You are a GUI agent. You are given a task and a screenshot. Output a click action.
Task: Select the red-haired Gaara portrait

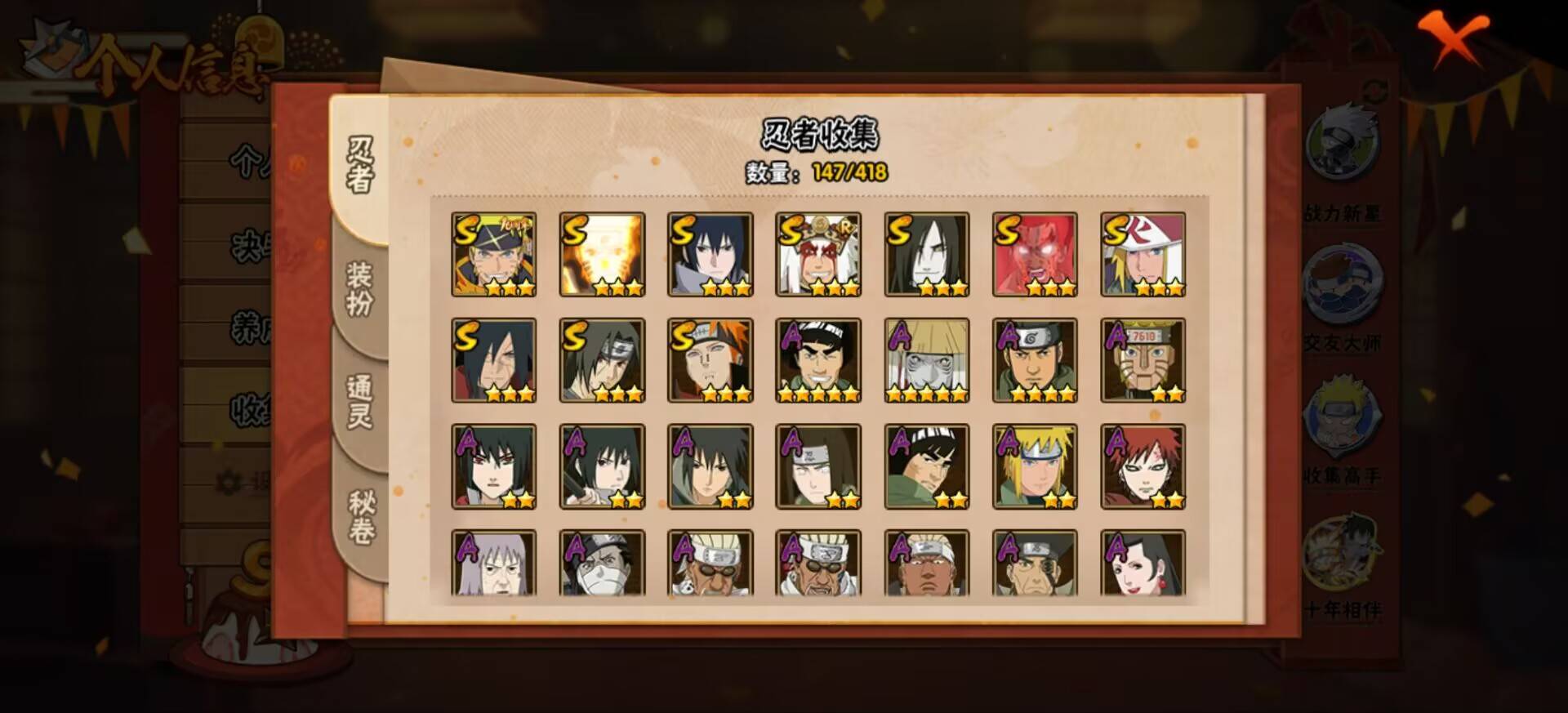pyautogui.click(x=1143, y=466)
